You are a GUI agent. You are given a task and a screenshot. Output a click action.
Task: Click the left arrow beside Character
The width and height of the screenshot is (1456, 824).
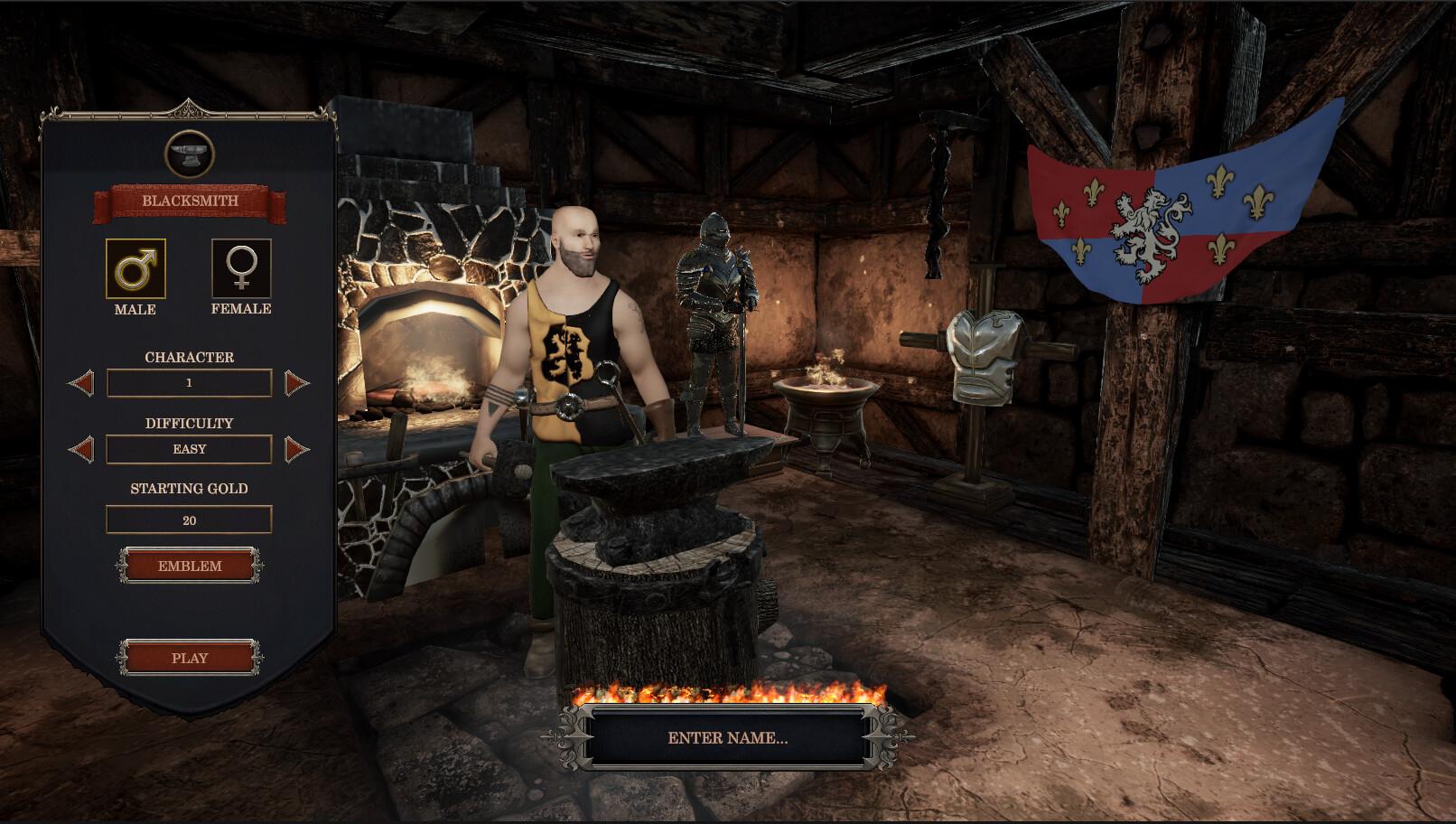82,383
